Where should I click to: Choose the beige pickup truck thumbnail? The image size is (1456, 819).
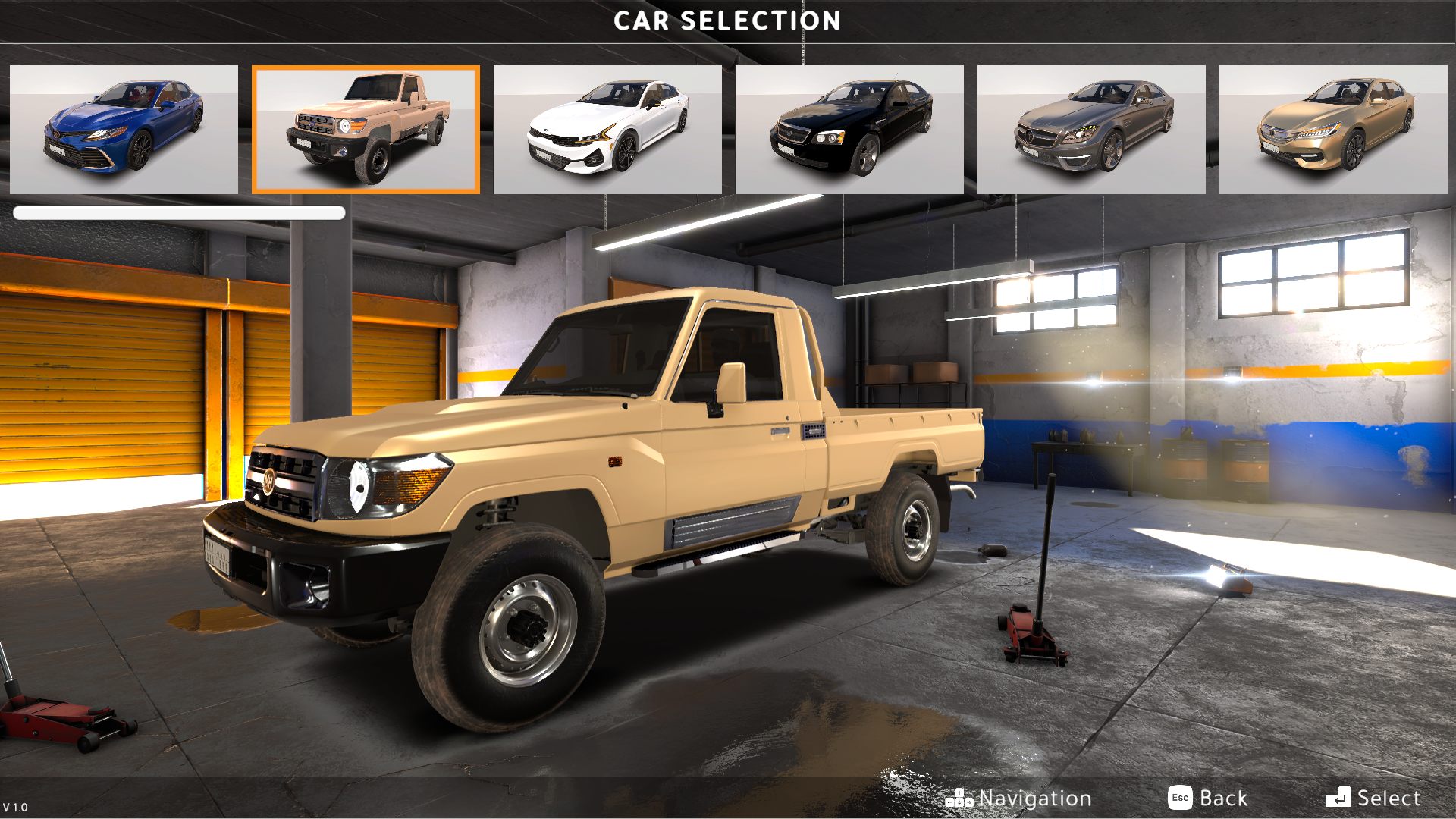pyautogui.click(x=366, y=130)
